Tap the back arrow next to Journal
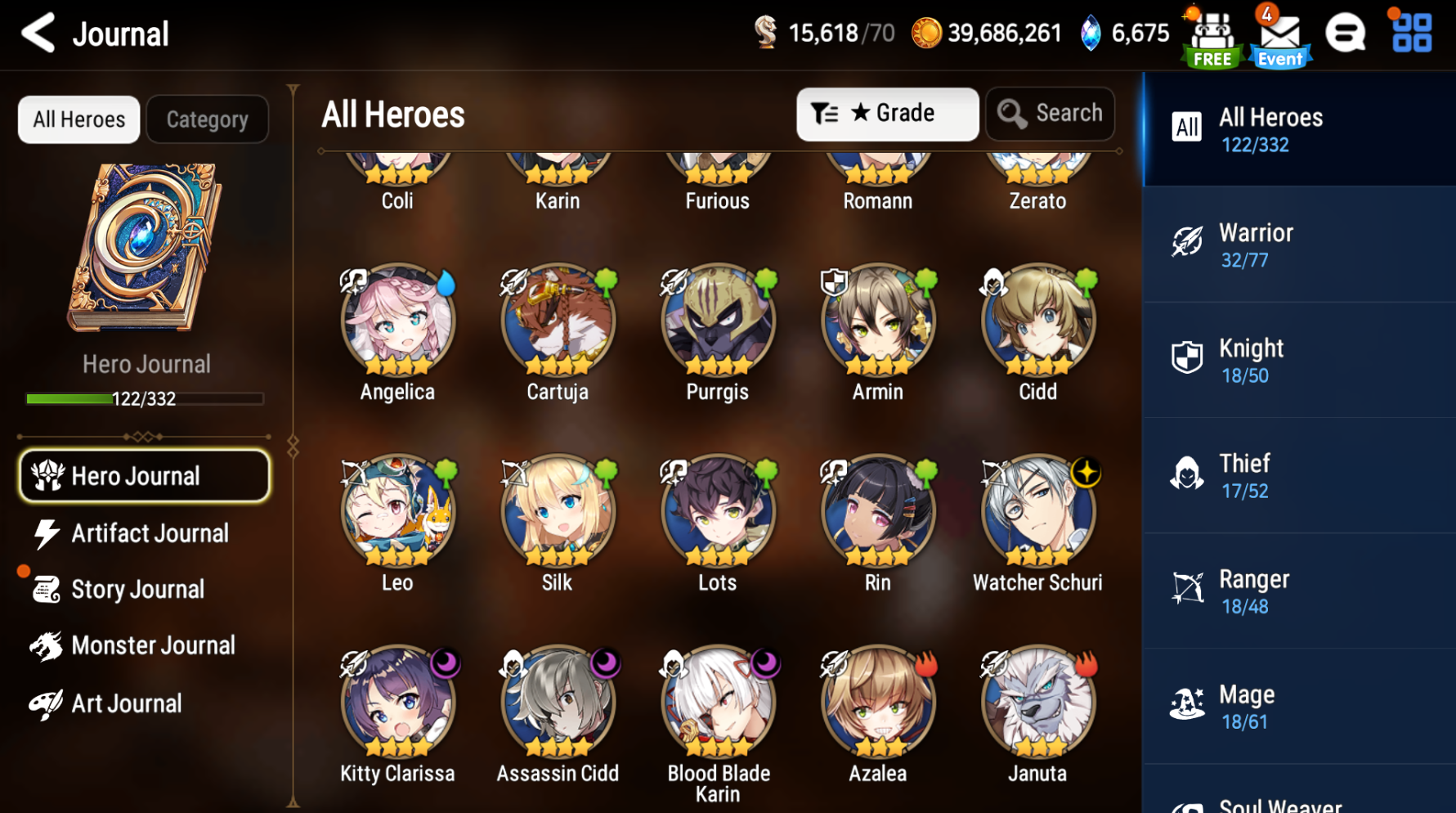Viewport: 1456px width, 813px height. [x=38, y=34]
